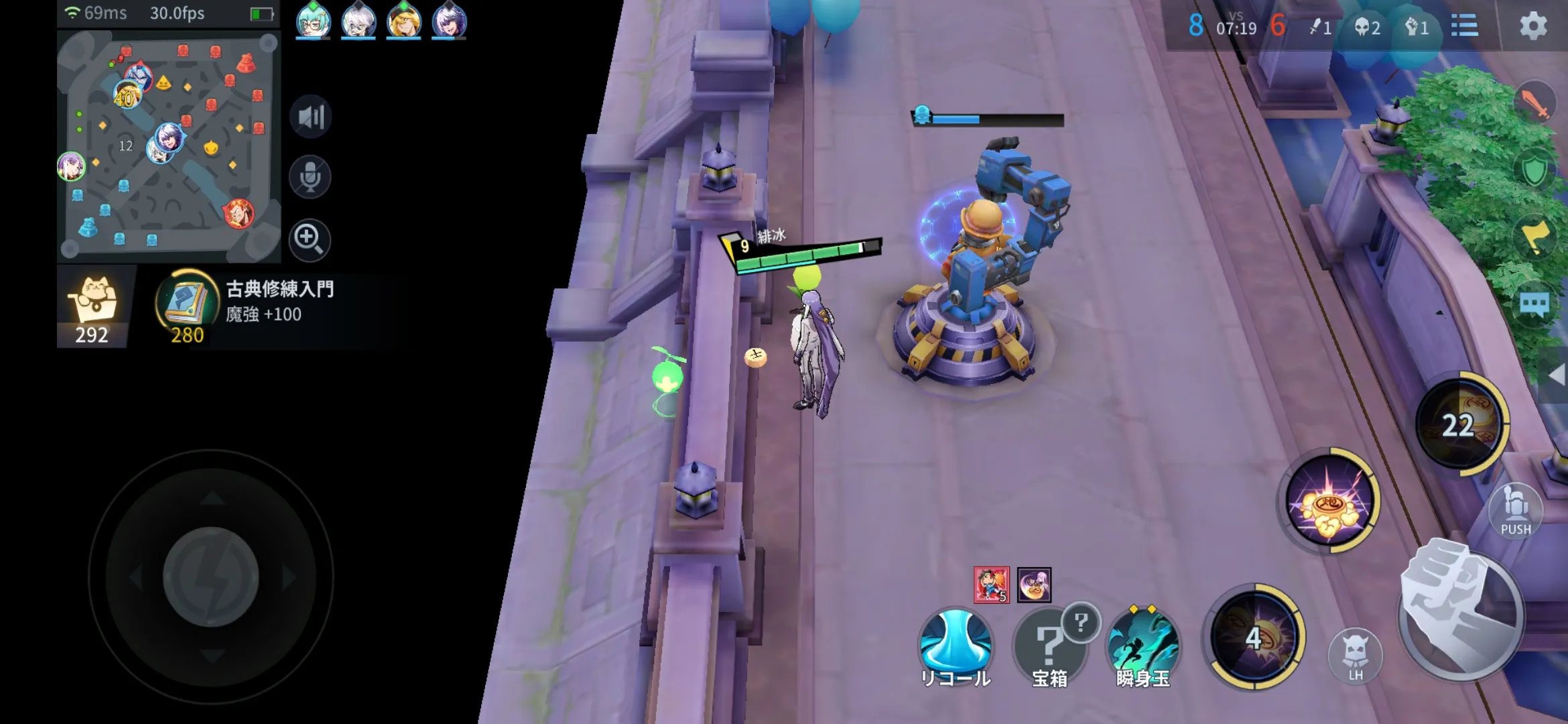The width and height of the screenshot is (1568, 724).
Task: Activate the explosion skill above attack
Action: [x=1330, y=501]
